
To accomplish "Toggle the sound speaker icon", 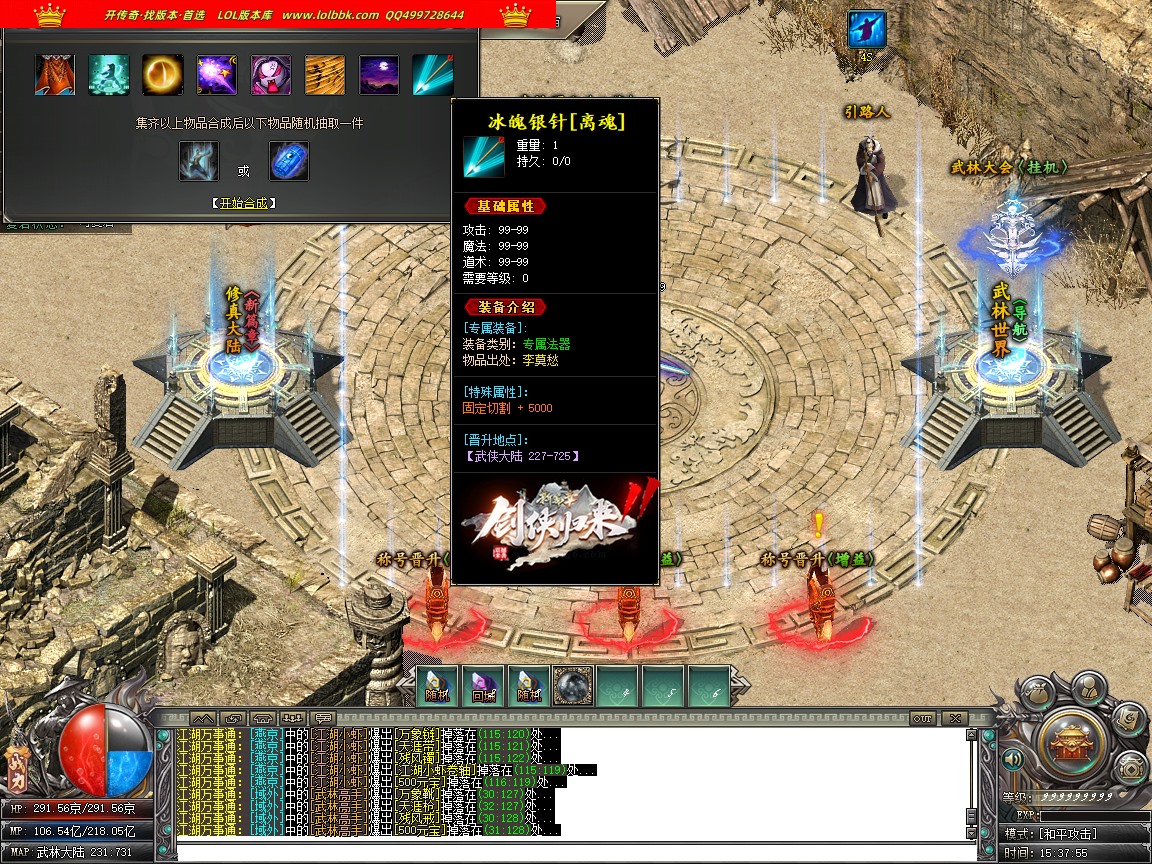I will [1014, 760].
